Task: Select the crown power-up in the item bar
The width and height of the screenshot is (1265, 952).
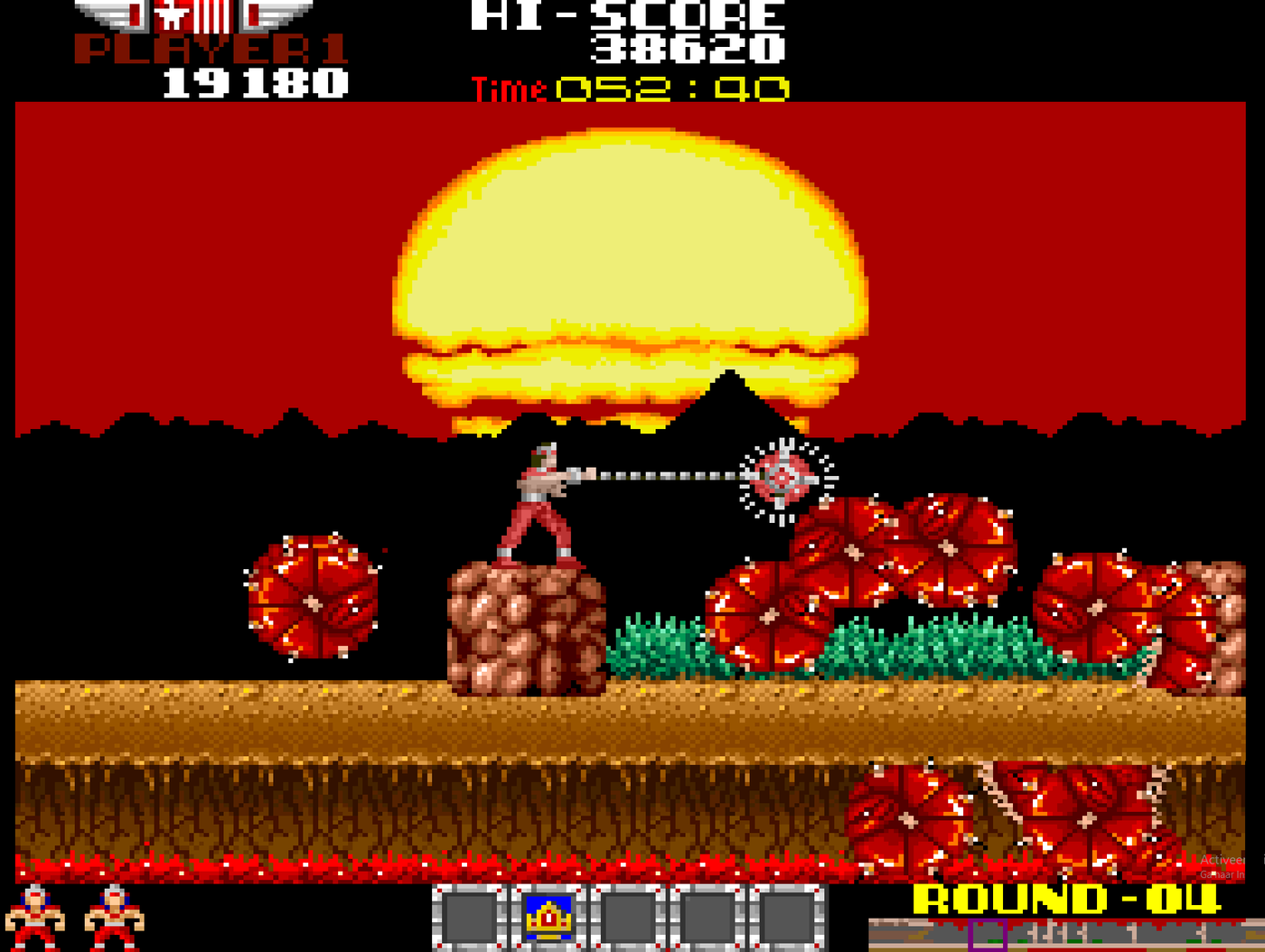Action: coord(550,919)
